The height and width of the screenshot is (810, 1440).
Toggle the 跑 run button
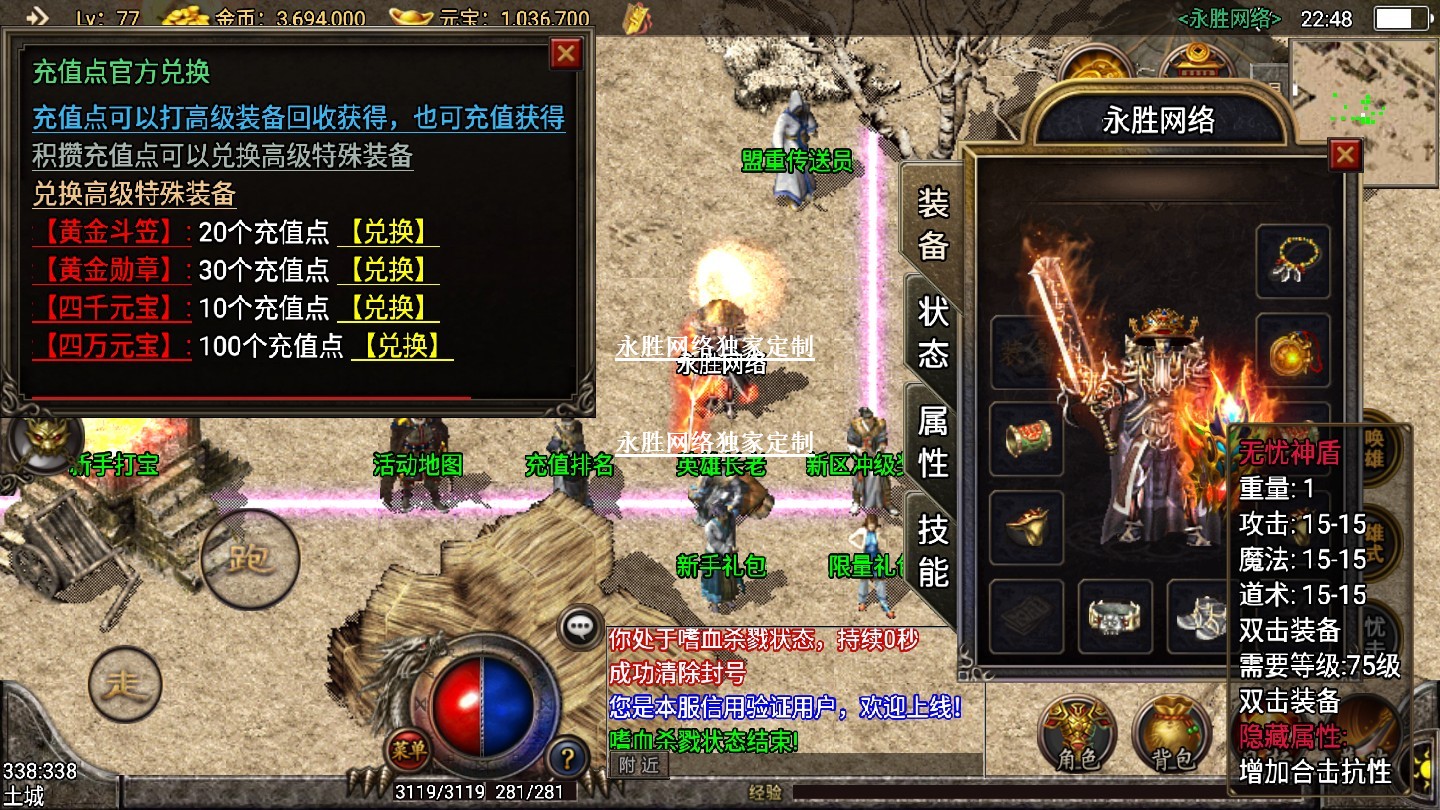(x=249, y=558)
